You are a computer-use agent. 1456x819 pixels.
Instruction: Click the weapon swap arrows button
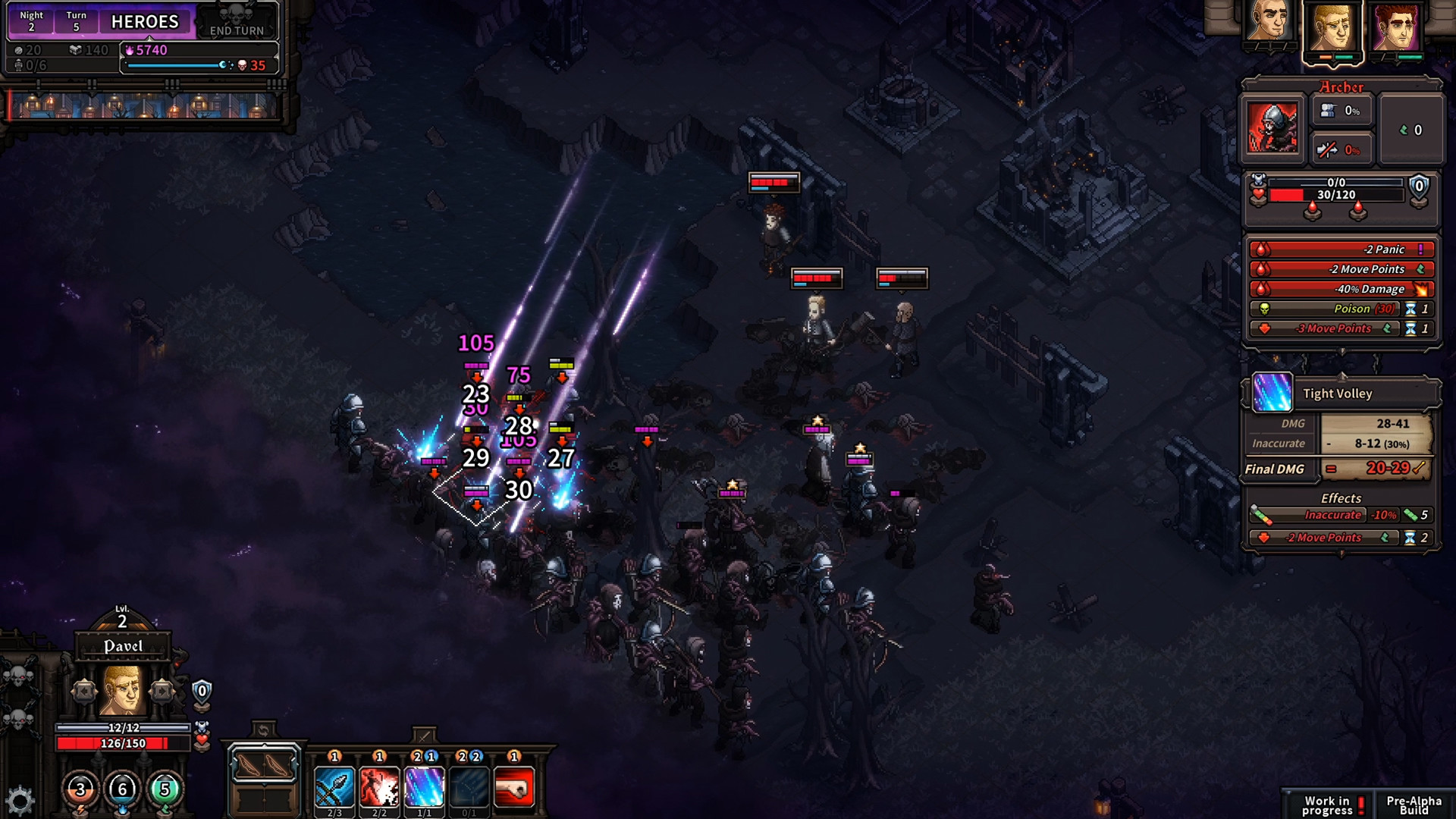[263, 730]
